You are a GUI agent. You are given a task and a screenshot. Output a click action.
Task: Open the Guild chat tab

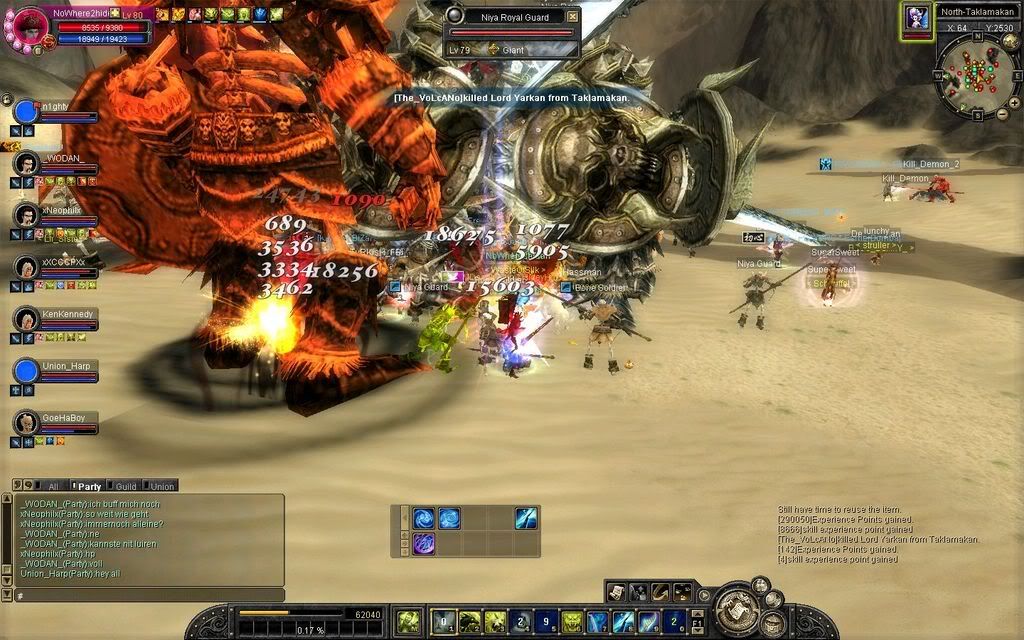[125, 486]
